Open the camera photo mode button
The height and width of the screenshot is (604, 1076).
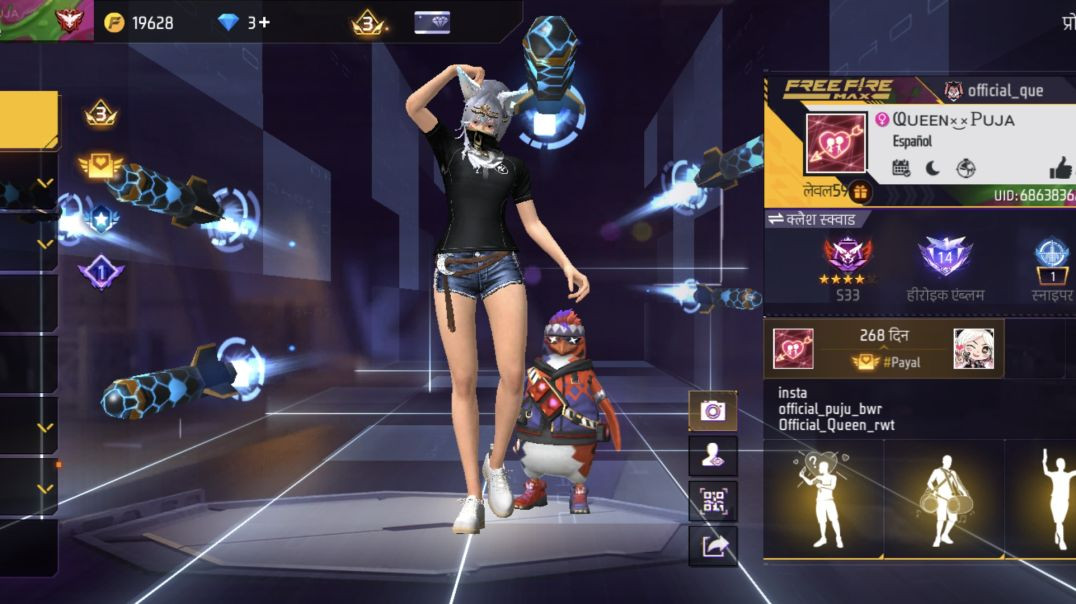712,410
